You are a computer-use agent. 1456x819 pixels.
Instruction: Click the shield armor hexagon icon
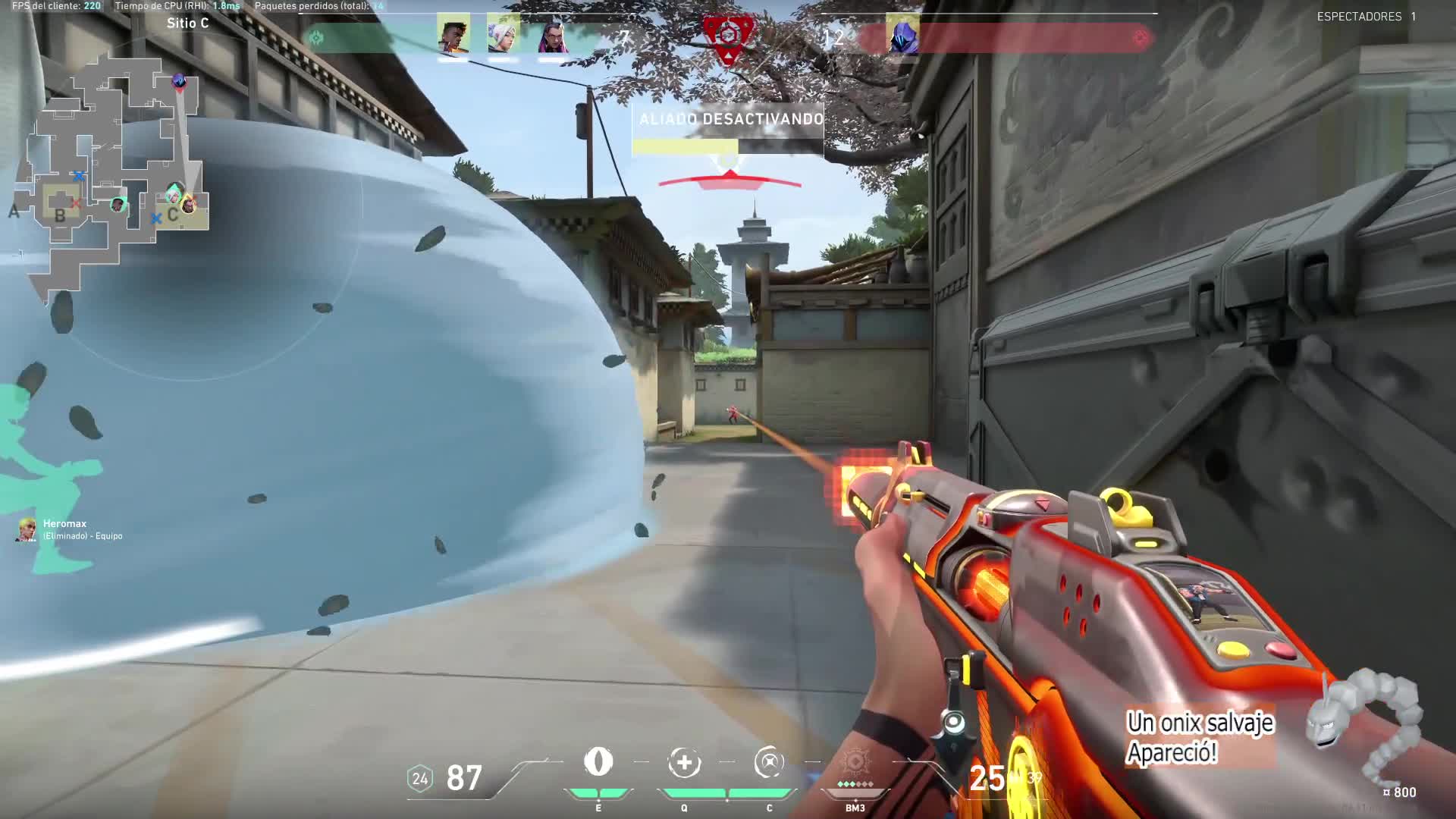(419, 779)
